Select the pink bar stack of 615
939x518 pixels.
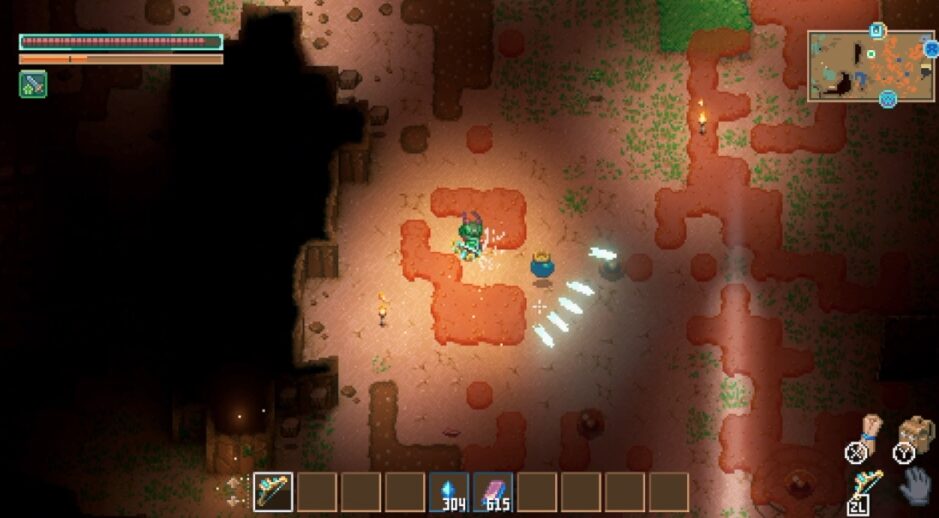492,491
